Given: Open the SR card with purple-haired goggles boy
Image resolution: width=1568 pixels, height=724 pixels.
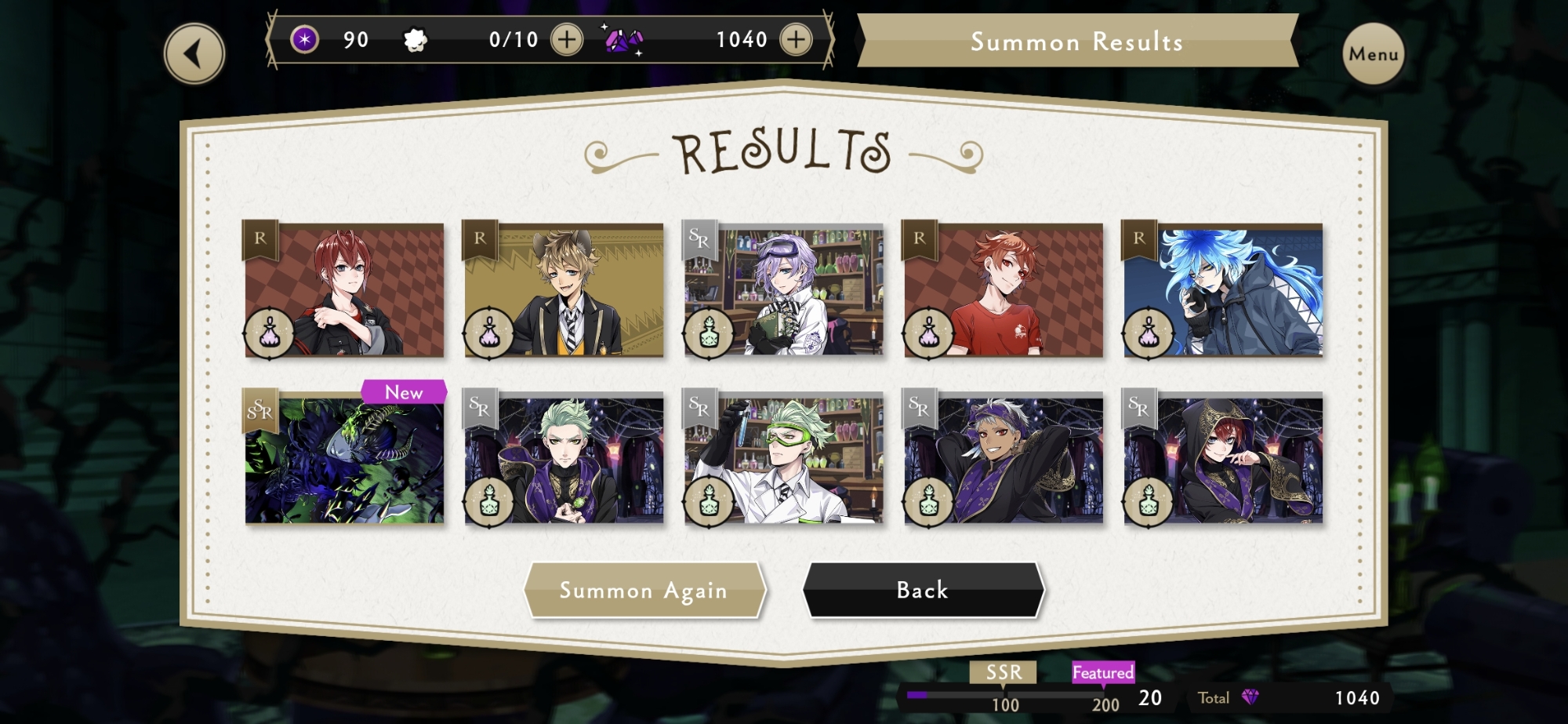Looking at the screenshot, I should point(783,290).
